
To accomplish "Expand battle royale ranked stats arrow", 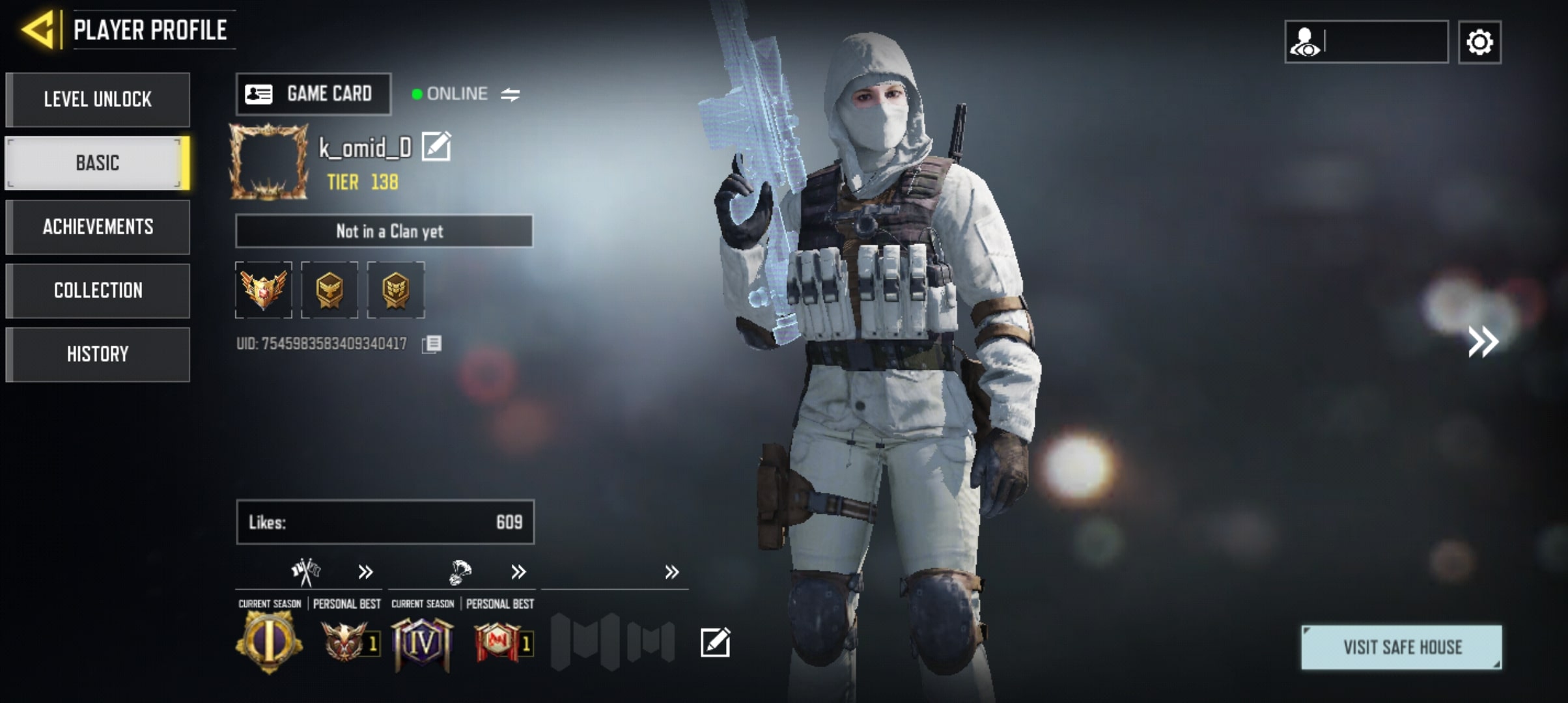I will 518,572.
